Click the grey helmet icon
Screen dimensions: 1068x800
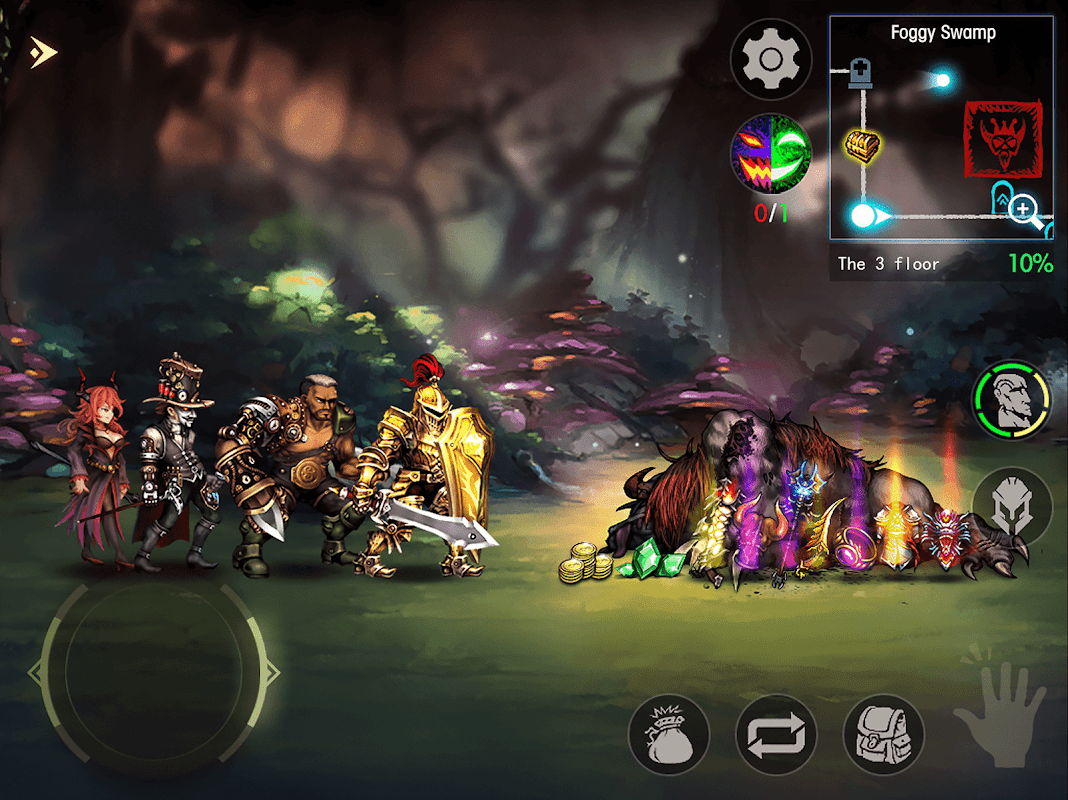point(1012,506)
